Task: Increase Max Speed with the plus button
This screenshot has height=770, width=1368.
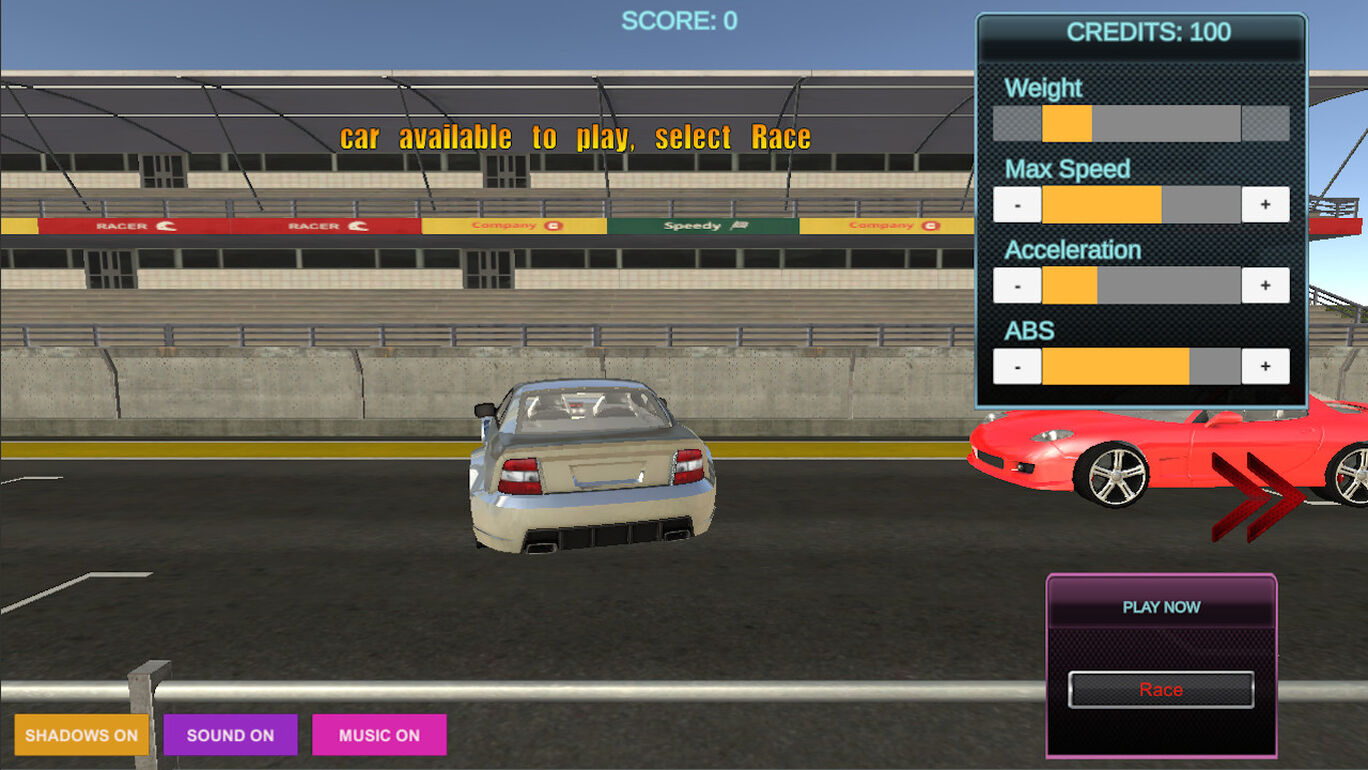Action: click(1265, 205)
